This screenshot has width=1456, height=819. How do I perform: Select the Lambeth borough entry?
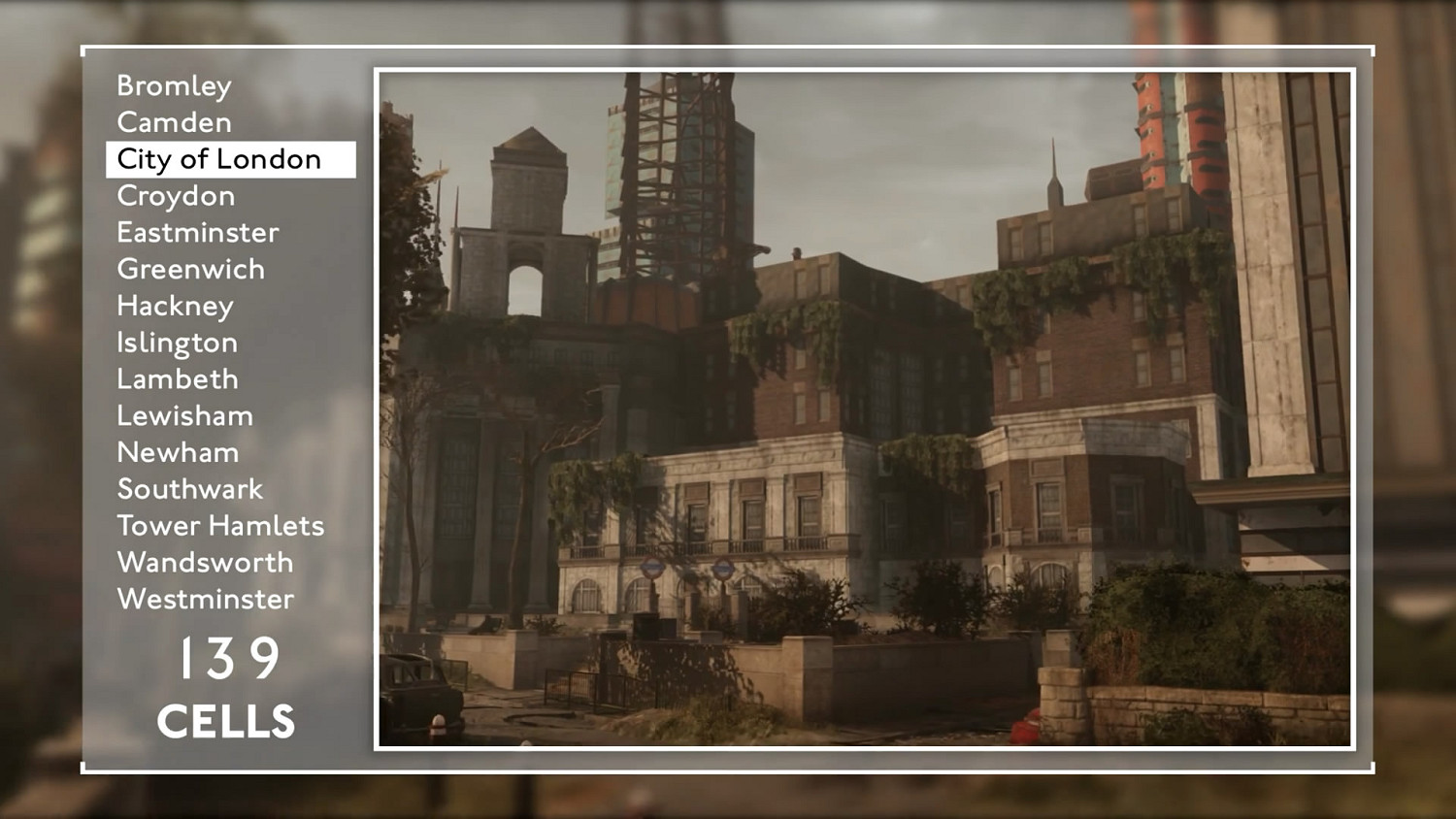click(178, 379)
